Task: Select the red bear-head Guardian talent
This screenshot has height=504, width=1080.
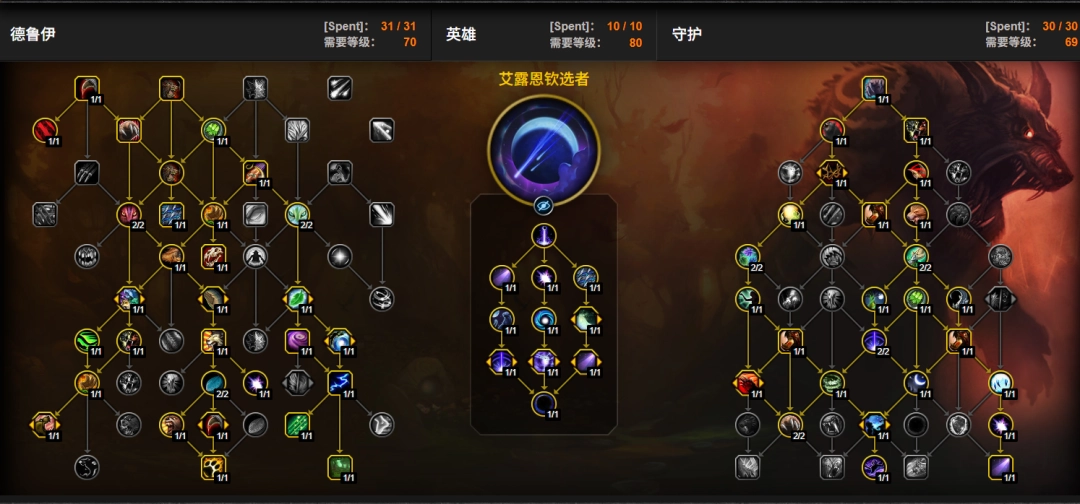Action: [747, 382]
